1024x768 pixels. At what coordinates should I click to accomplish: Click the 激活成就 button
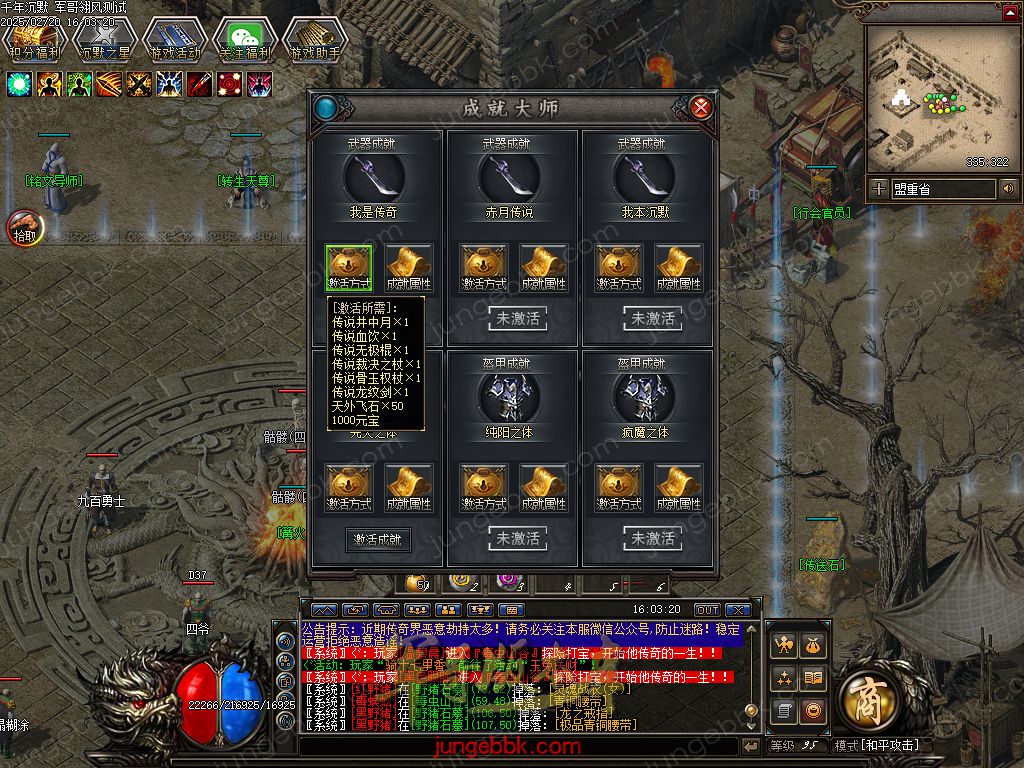(378, 539)
